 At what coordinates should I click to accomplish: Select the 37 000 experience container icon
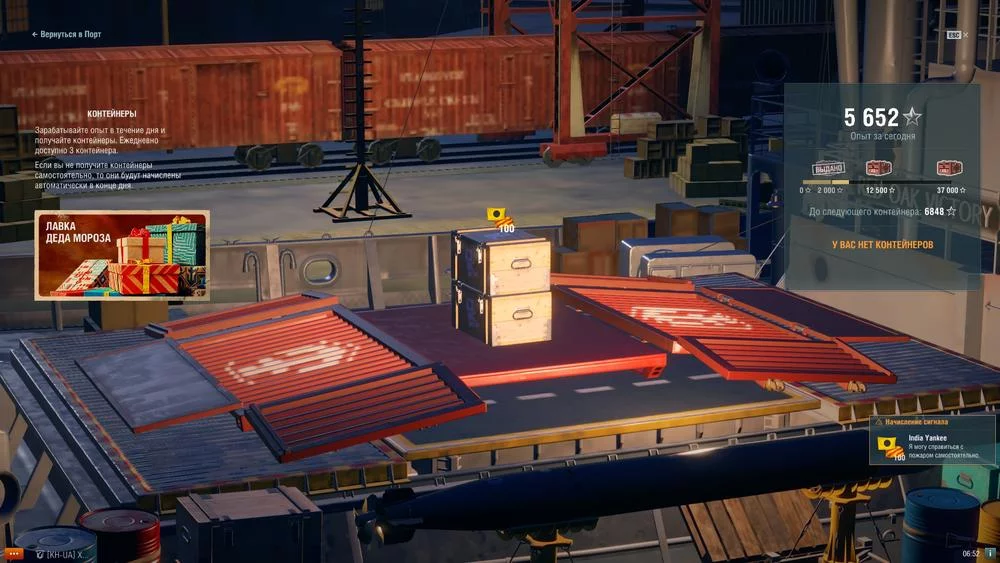click(x=949, y=168)
